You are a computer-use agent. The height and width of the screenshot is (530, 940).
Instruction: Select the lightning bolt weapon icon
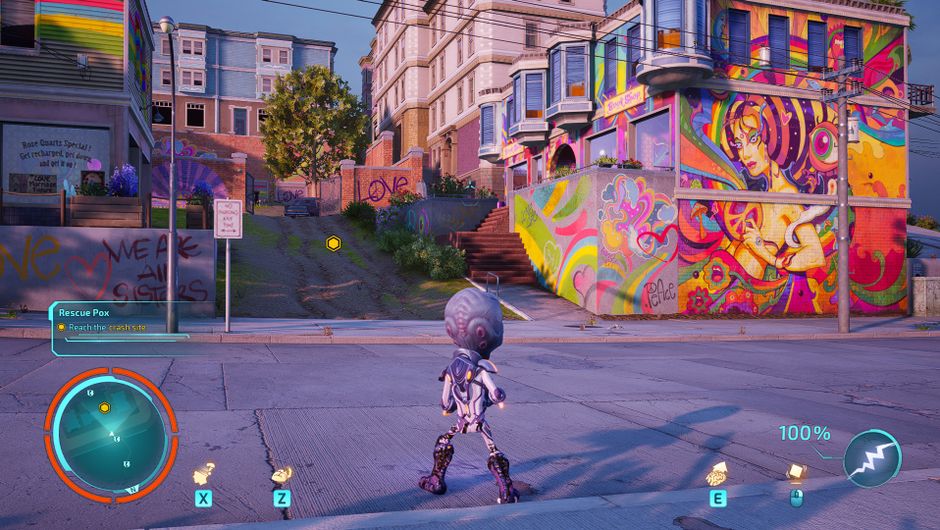point(872,458)
